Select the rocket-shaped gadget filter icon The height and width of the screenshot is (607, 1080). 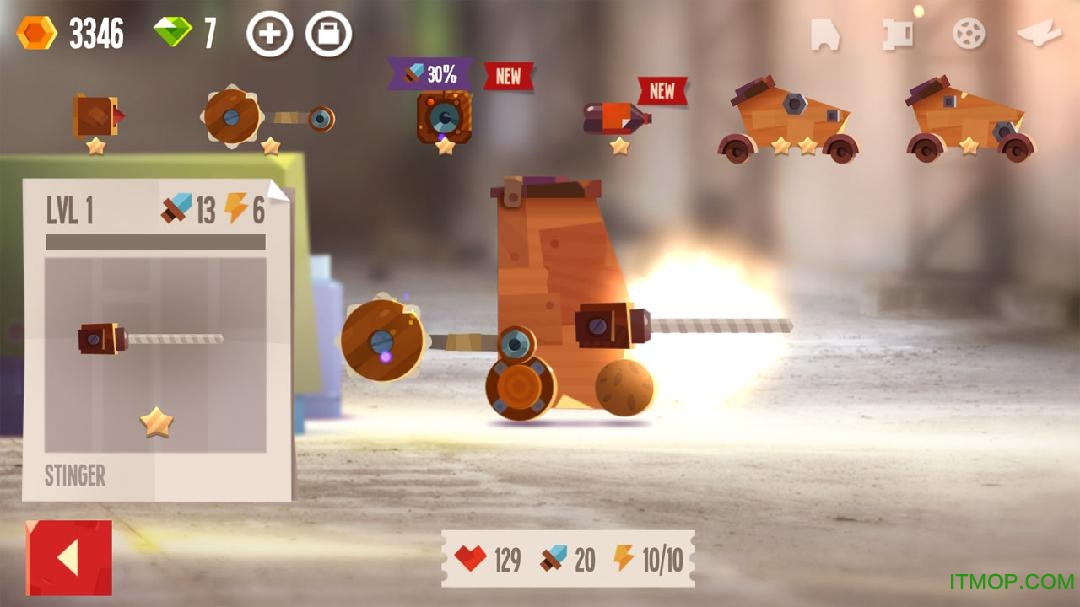click(x=1039, y=34)
